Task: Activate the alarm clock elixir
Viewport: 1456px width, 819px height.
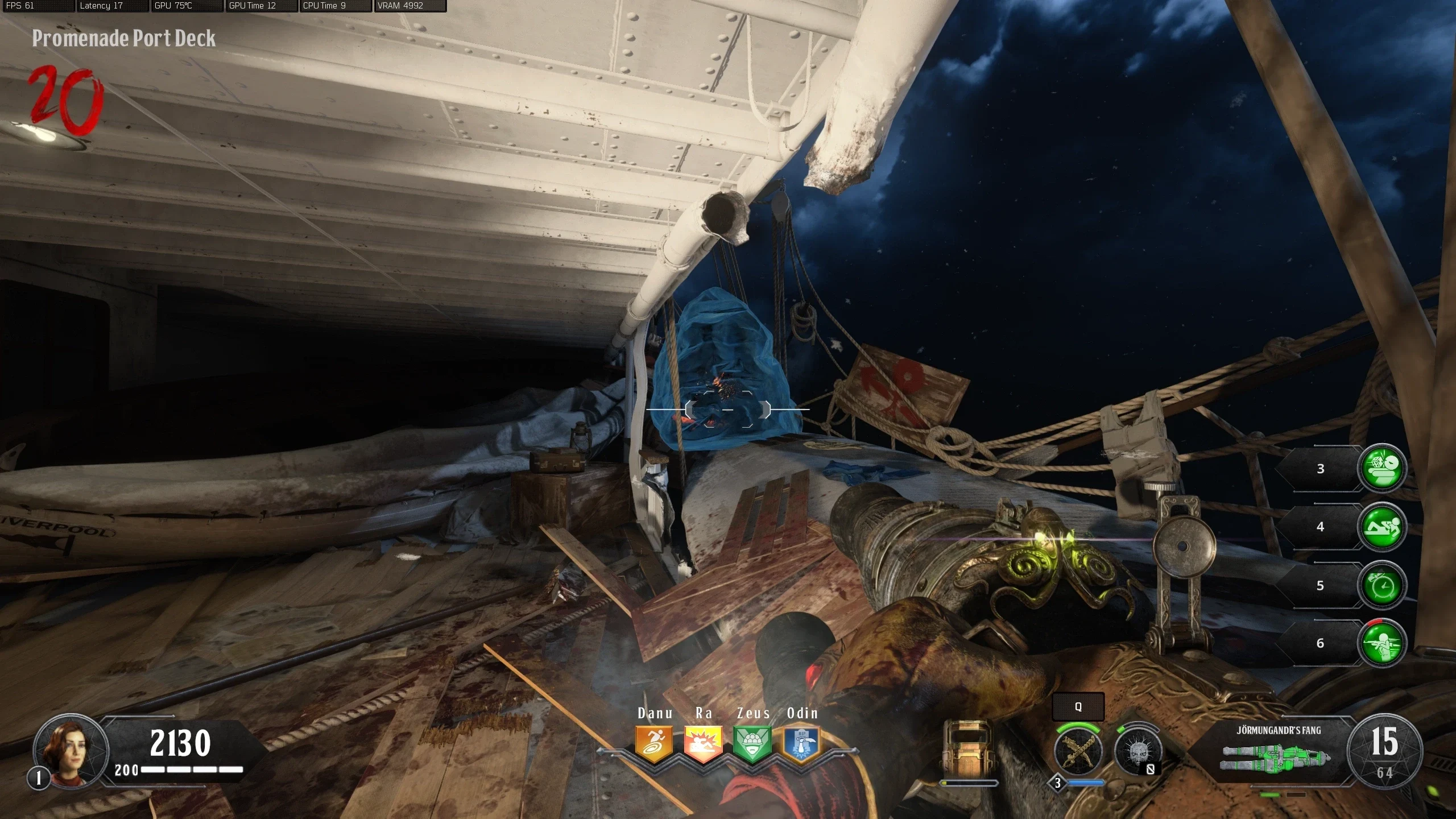Action: click(x=1382, y=585)
